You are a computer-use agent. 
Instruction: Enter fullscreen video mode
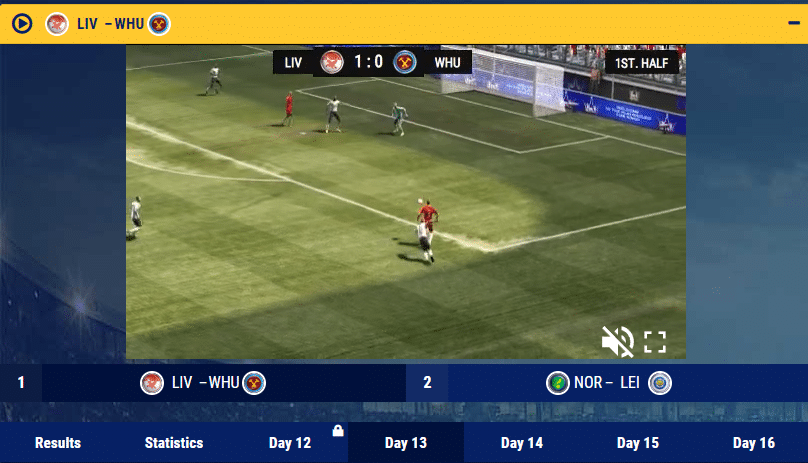pos(655,342)
